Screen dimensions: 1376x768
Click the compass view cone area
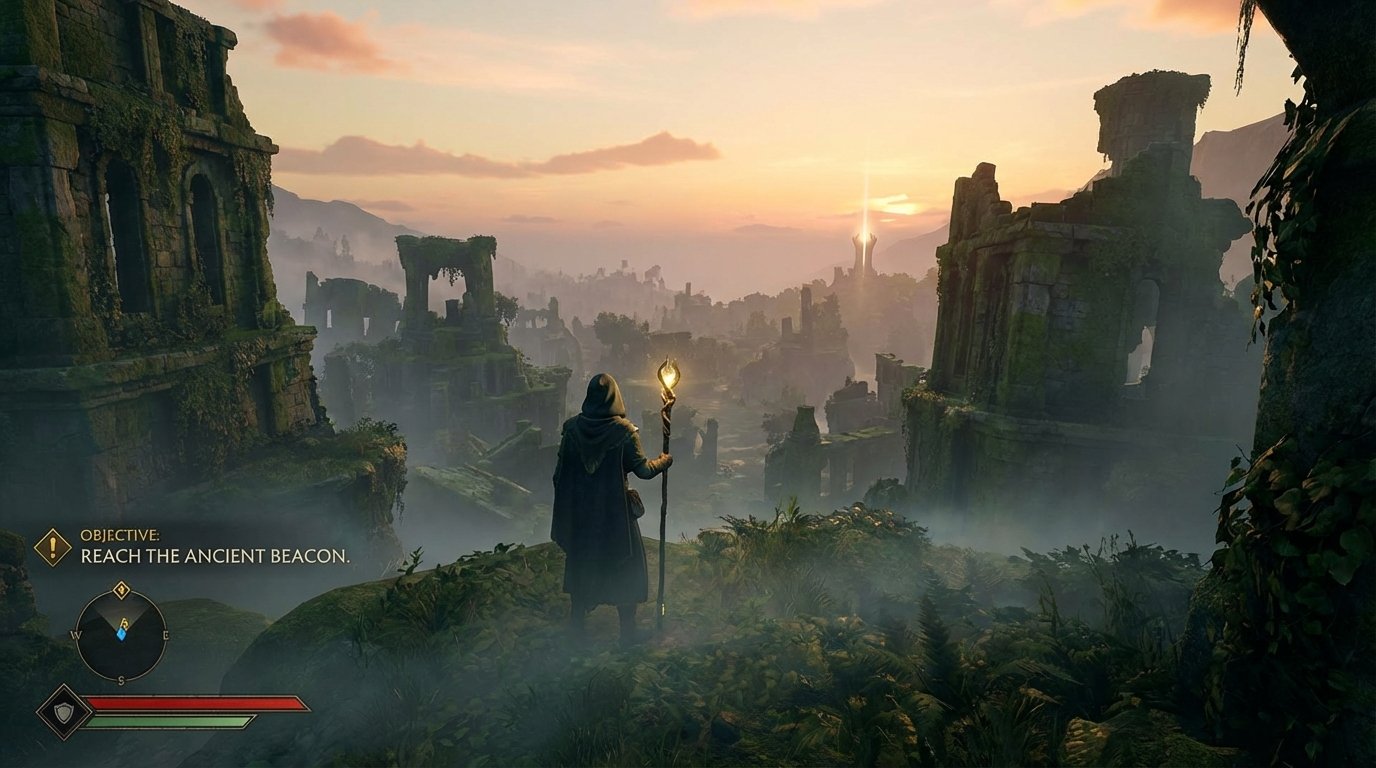pos(121,612)
